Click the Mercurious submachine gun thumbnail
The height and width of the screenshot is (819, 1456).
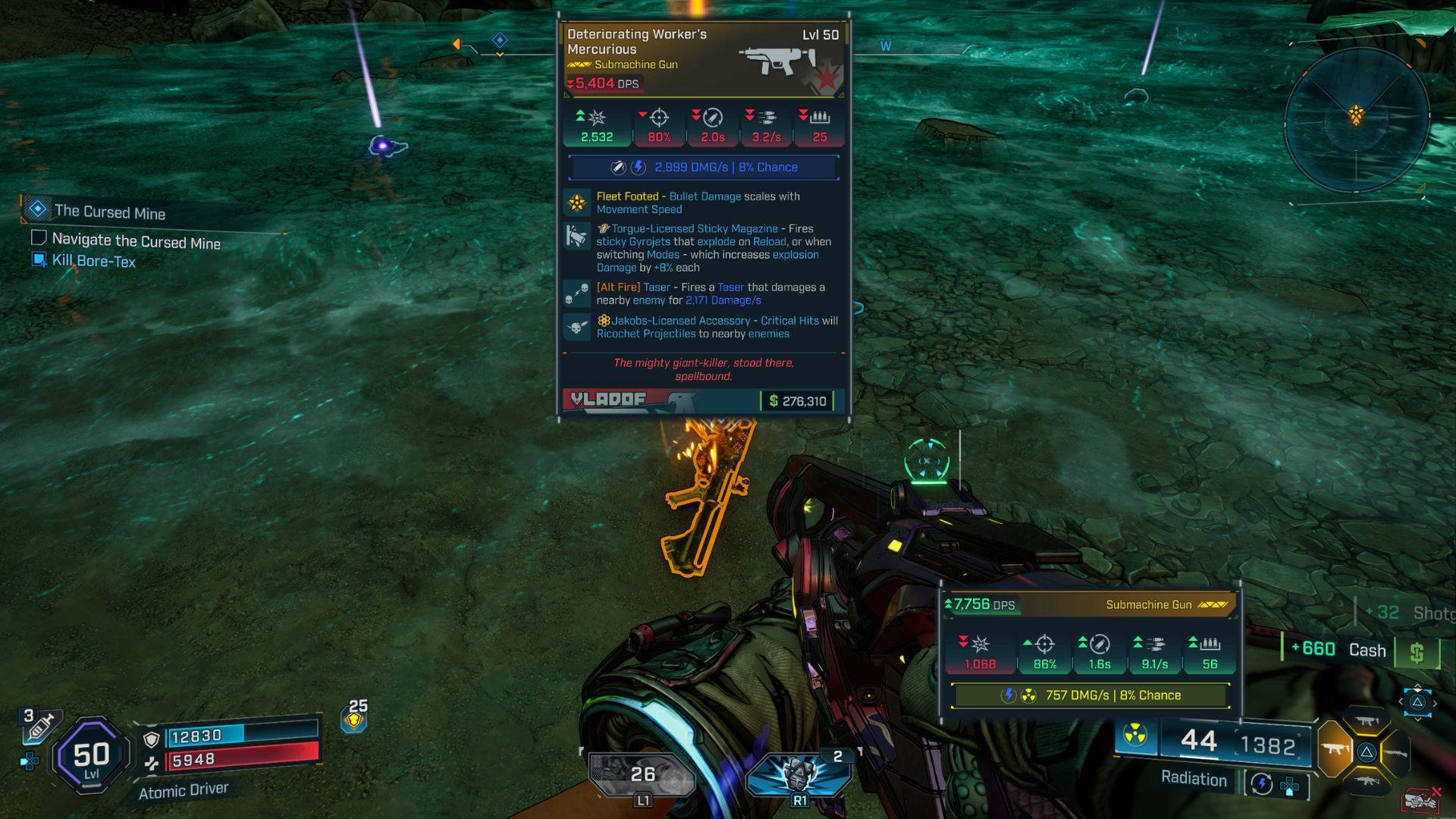click(777, 61)
